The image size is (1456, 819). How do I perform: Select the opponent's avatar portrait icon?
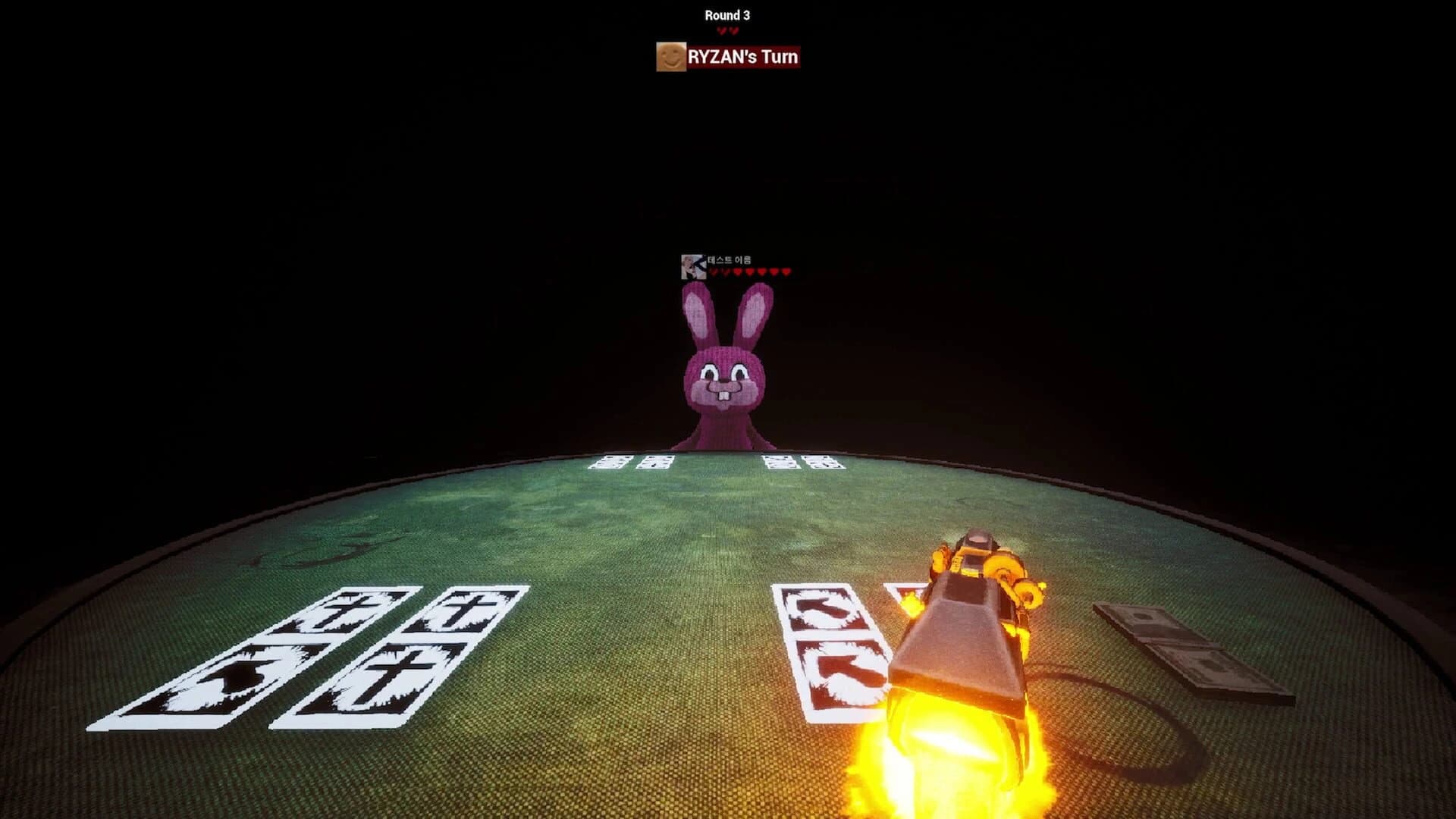tap(694, 267)
